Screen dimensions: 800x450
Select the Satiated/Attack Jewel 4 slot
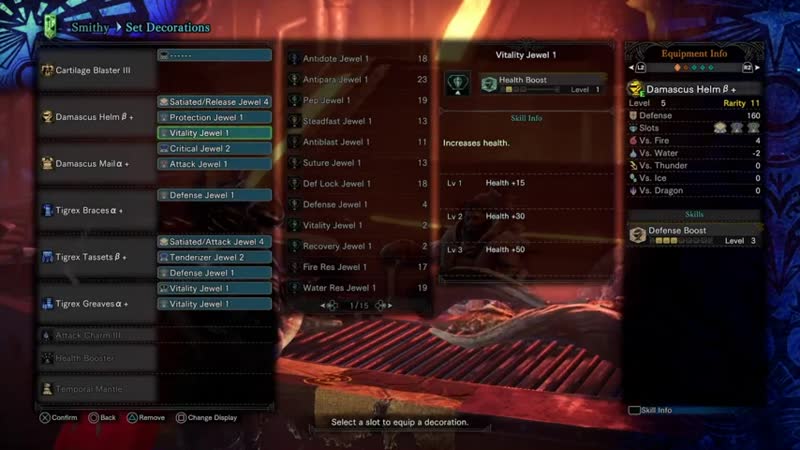(x=214, y=242)
